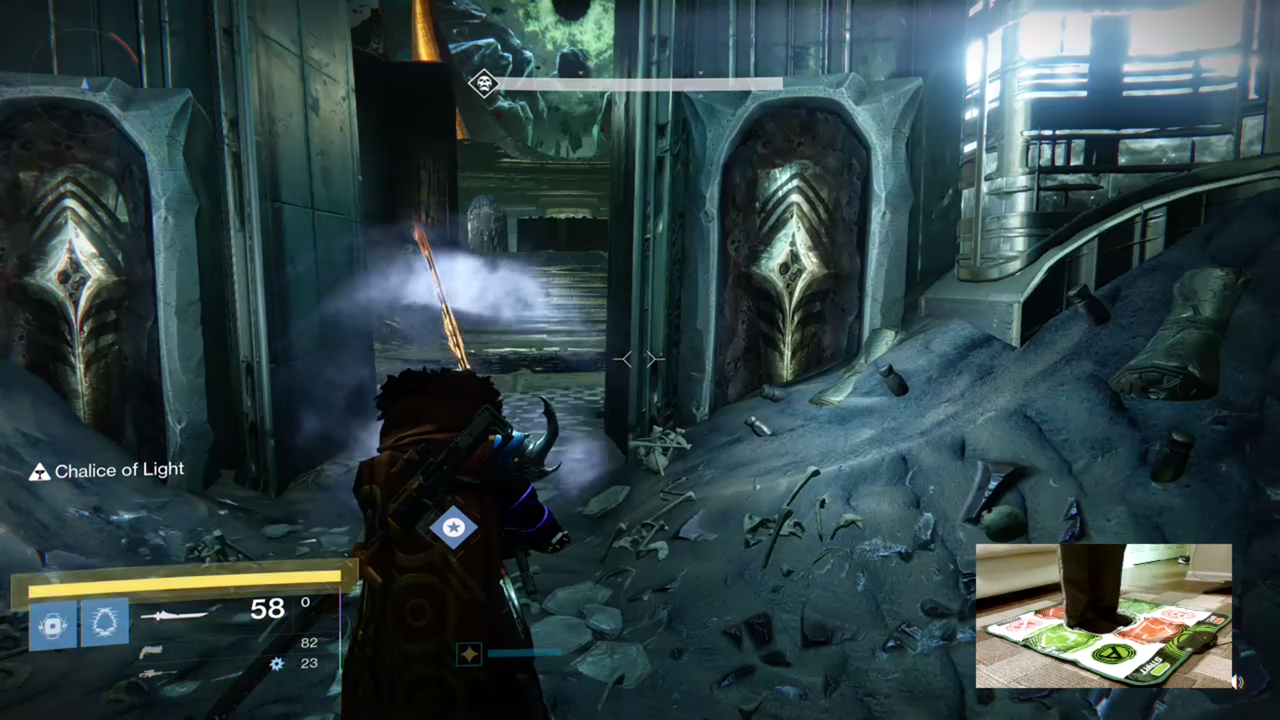Open the Chalice of Light buff indicator
The width and height of the screenshot is (1280, 720).
(x=40, y=471)
